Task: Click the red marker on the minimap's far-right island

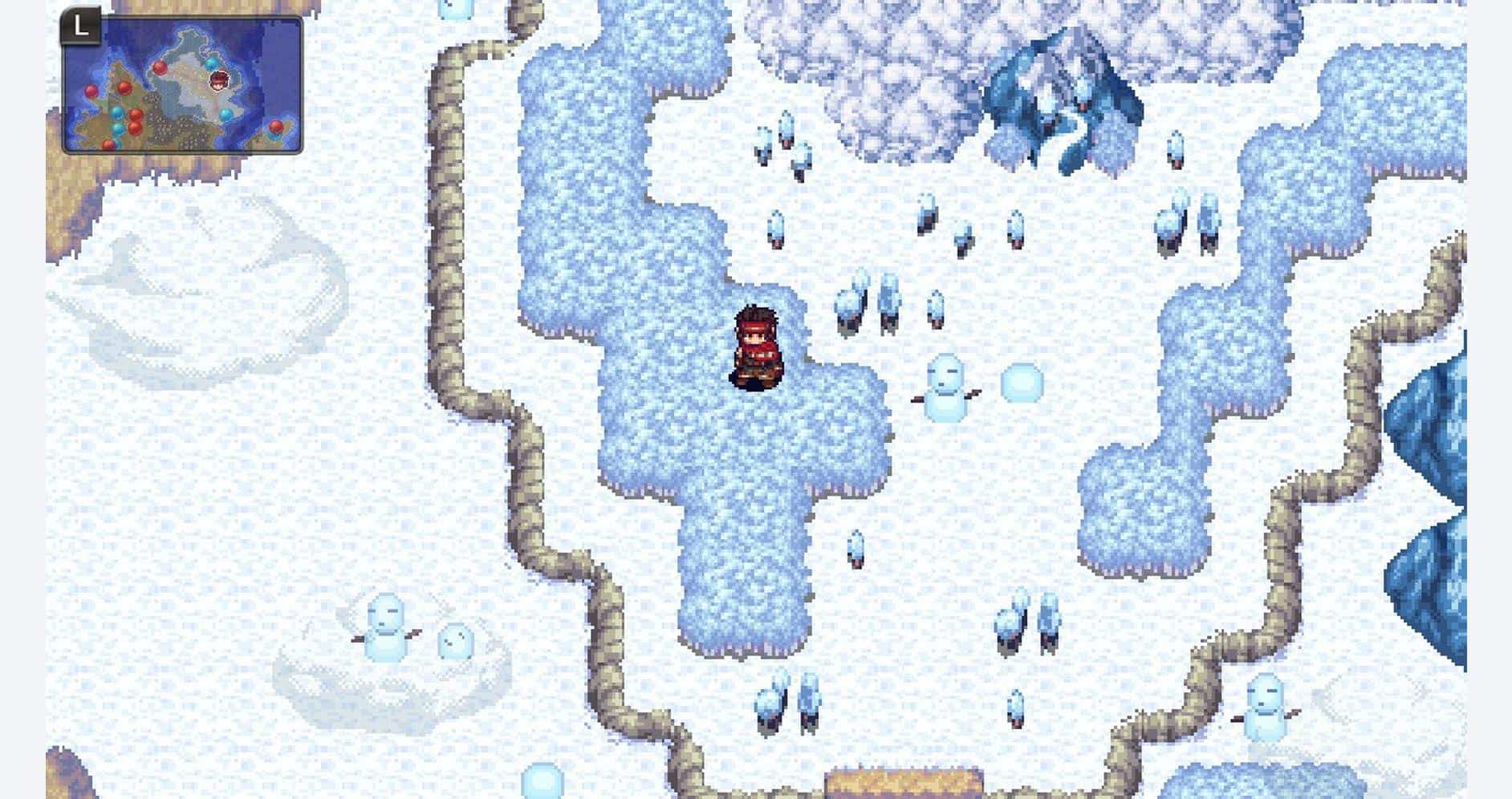Action: [275, 128]
